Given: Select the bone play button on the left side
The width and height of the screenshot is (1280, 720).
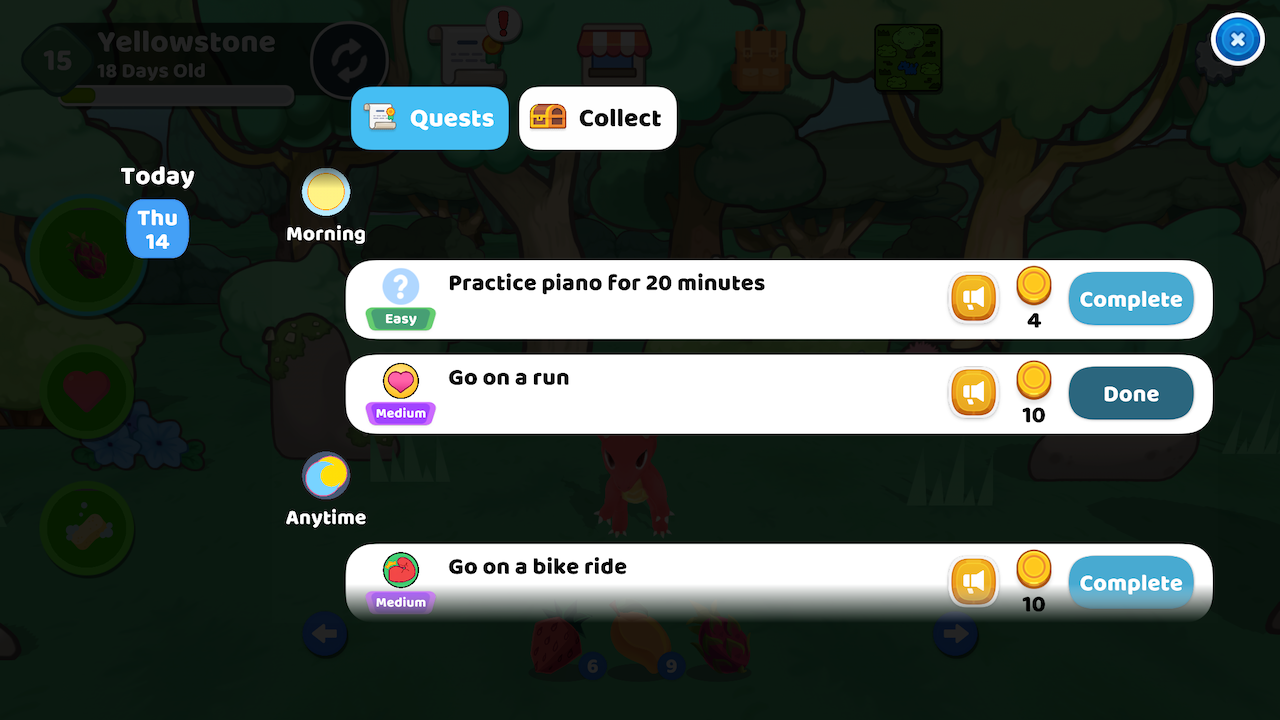Looking at the screenshot, I should pyautogui.click(x=87, y=528).
